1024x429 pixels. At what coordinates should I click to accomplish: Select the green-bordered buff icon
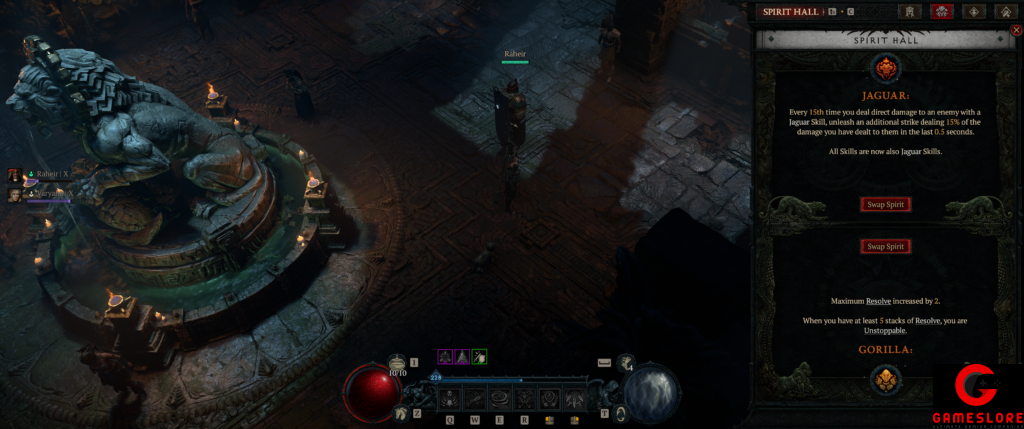click(x=480, y=356)
